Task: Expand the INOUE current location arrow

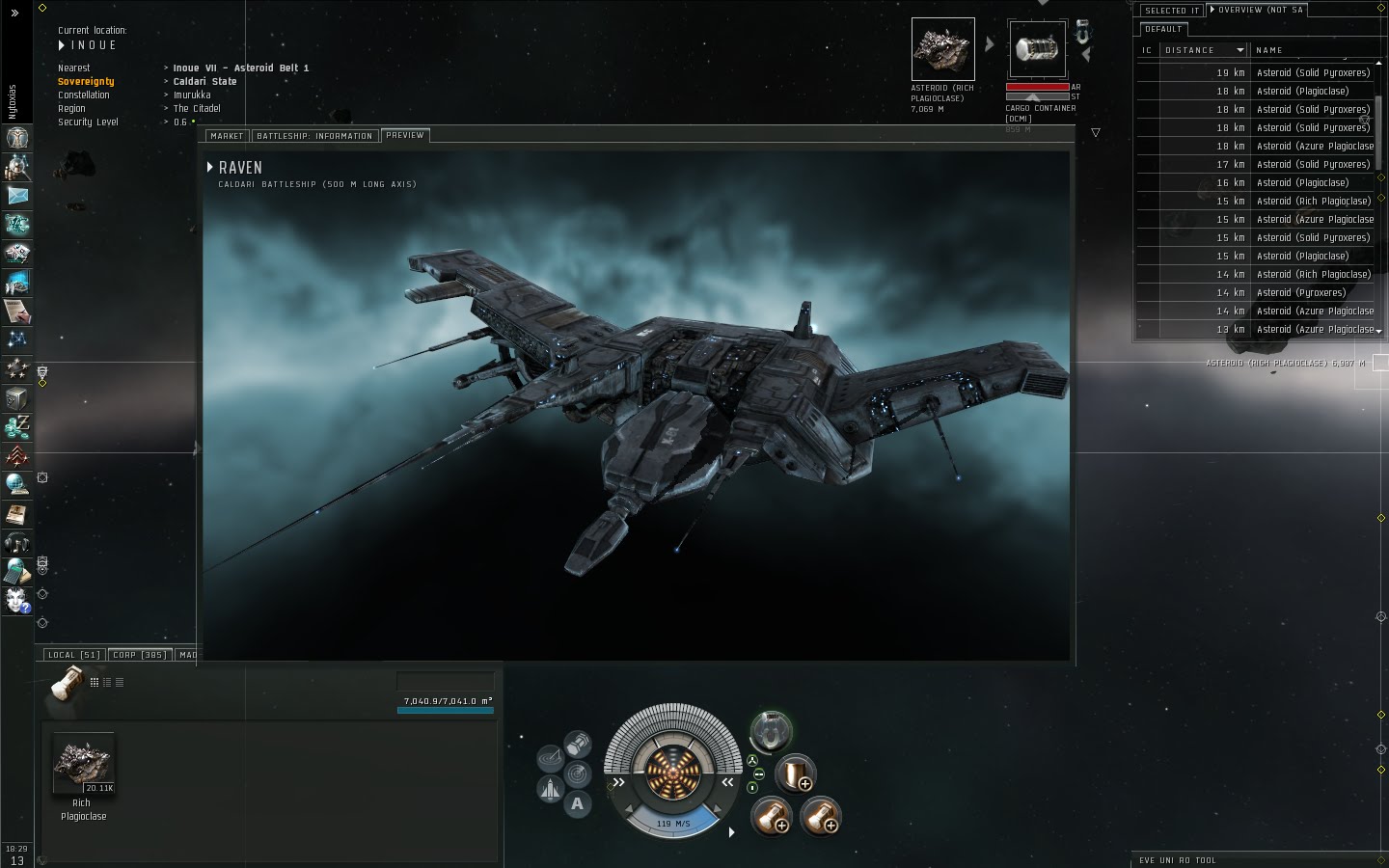Action: [x=61, y=44]
